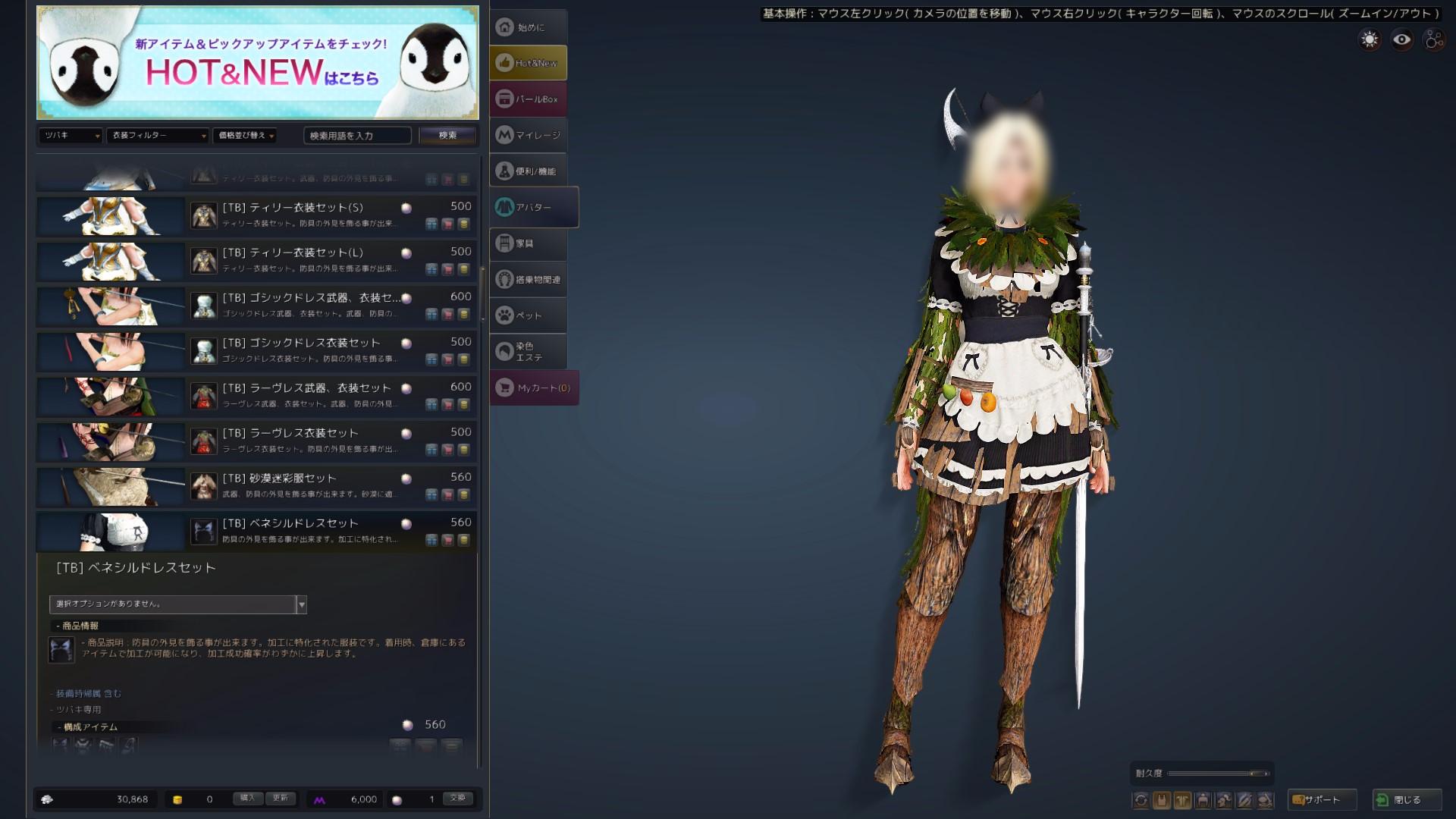The height and width of the screenshot is (819, 1456).
Task: Open the ツバキ class filter dropdown
Action: pyautogui.click(x=70, y=137)
